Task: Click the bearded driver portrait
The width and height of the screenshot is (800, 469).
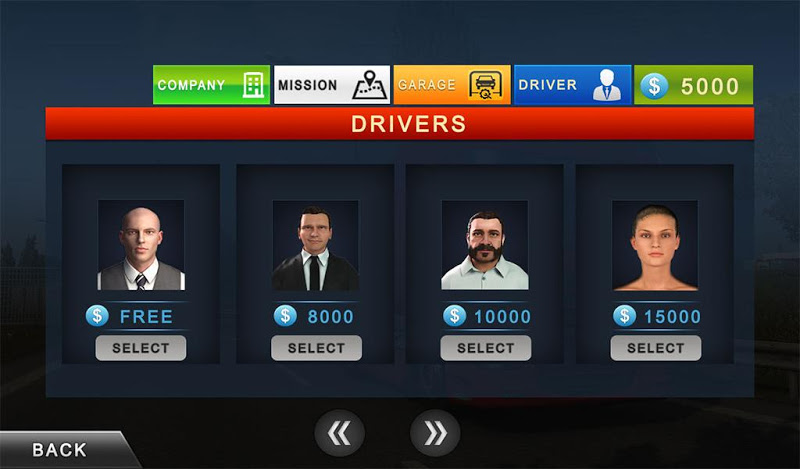Action: 485,245
